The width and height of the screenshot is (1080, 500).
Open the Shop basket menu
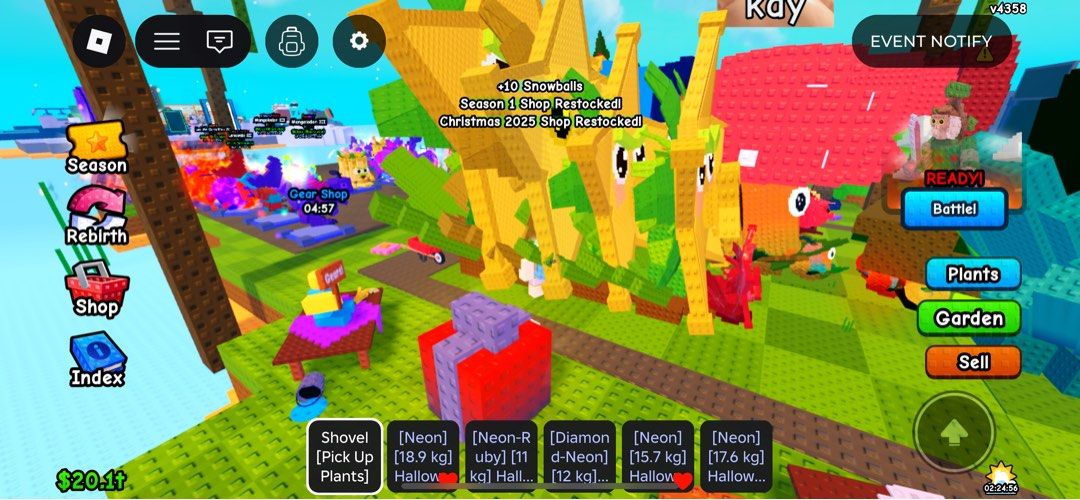[97, 288]
